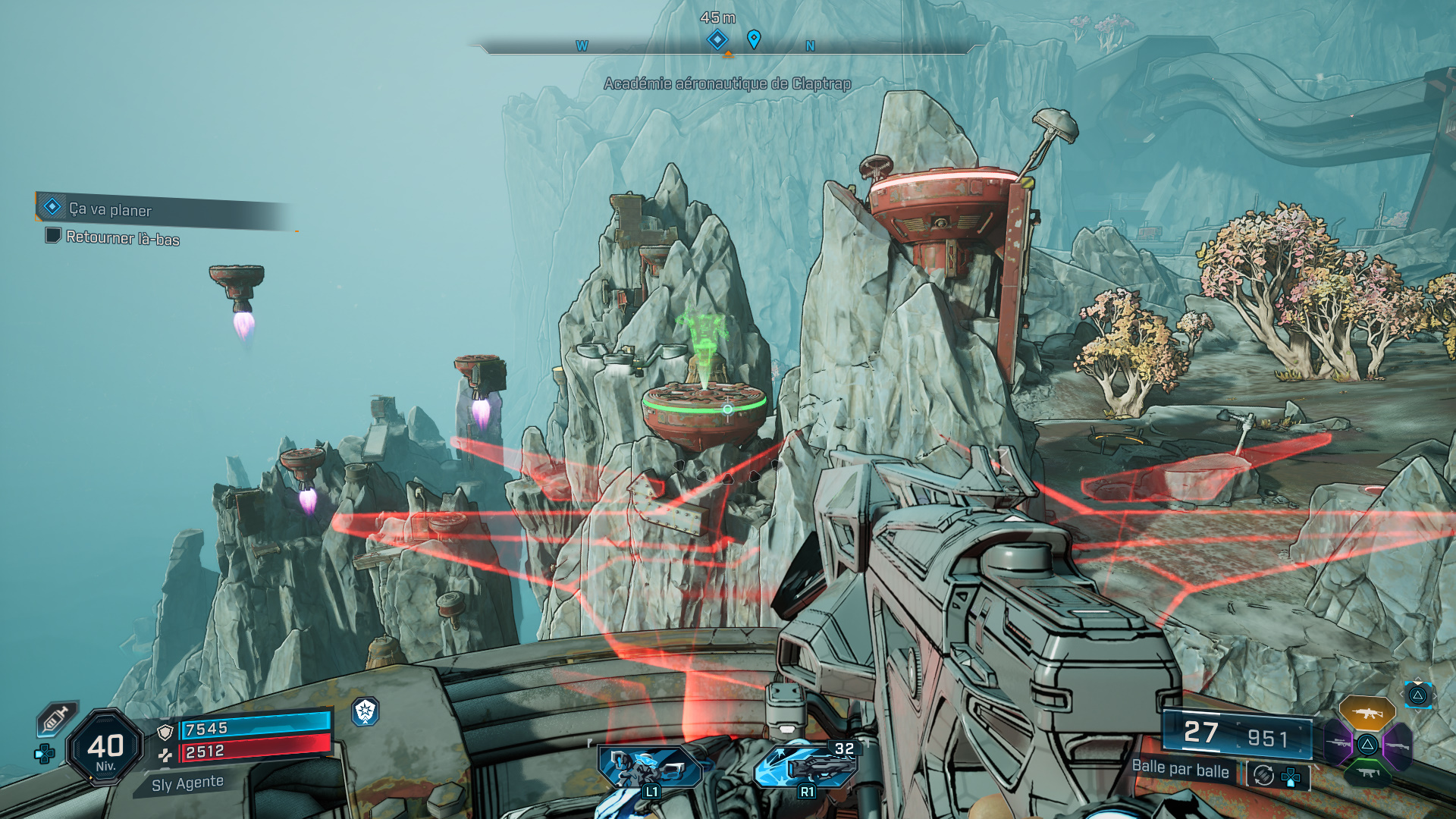Viewport: 1456px width, 819px height.
Task: Toggle the "Balle par balle" firing mode
Action: [1180, 769]
